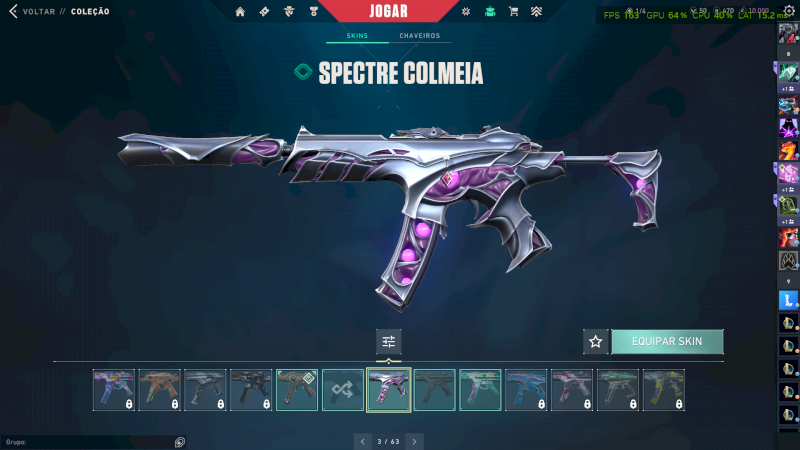
Task: Open the battle pass ticket icon
Action: (264, 12)
